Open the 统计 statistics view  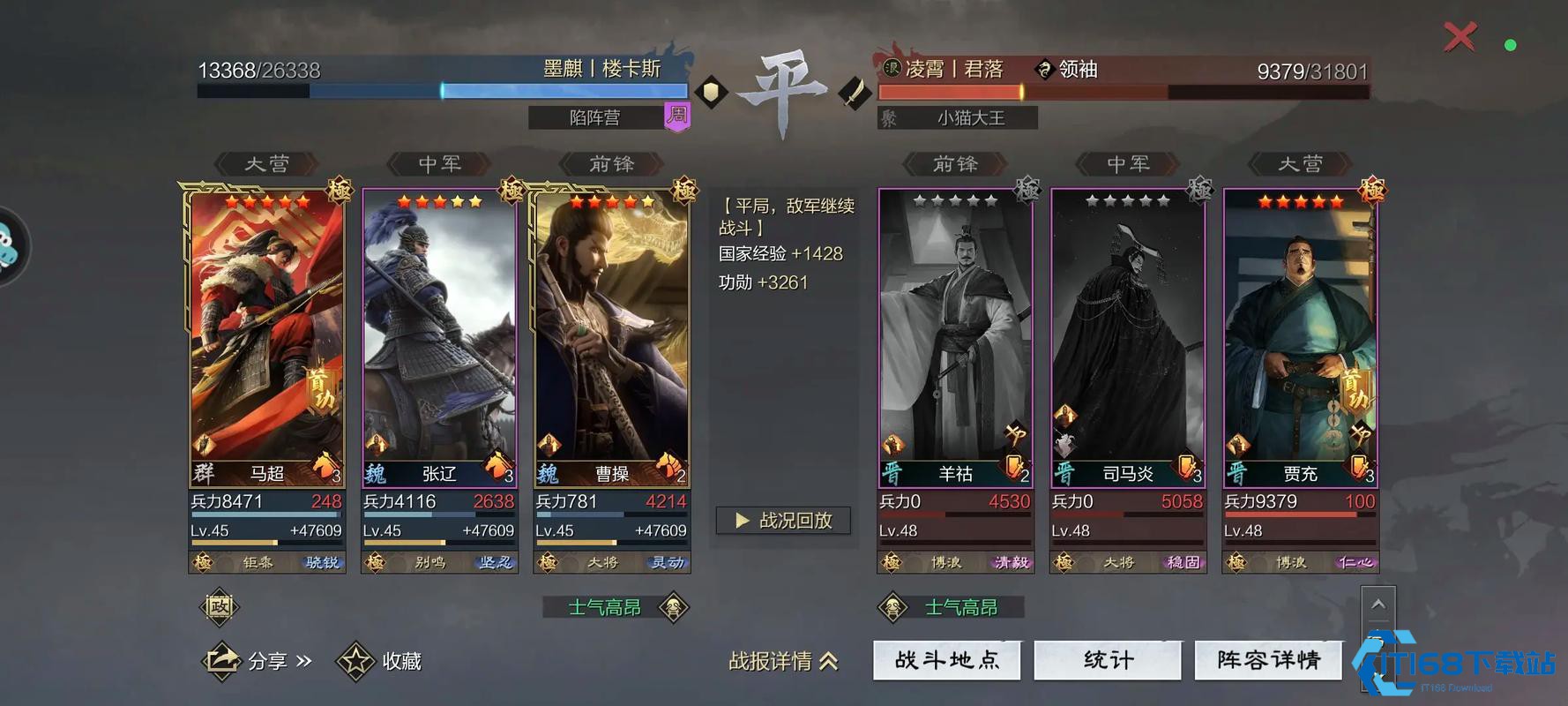(1108, 659)
